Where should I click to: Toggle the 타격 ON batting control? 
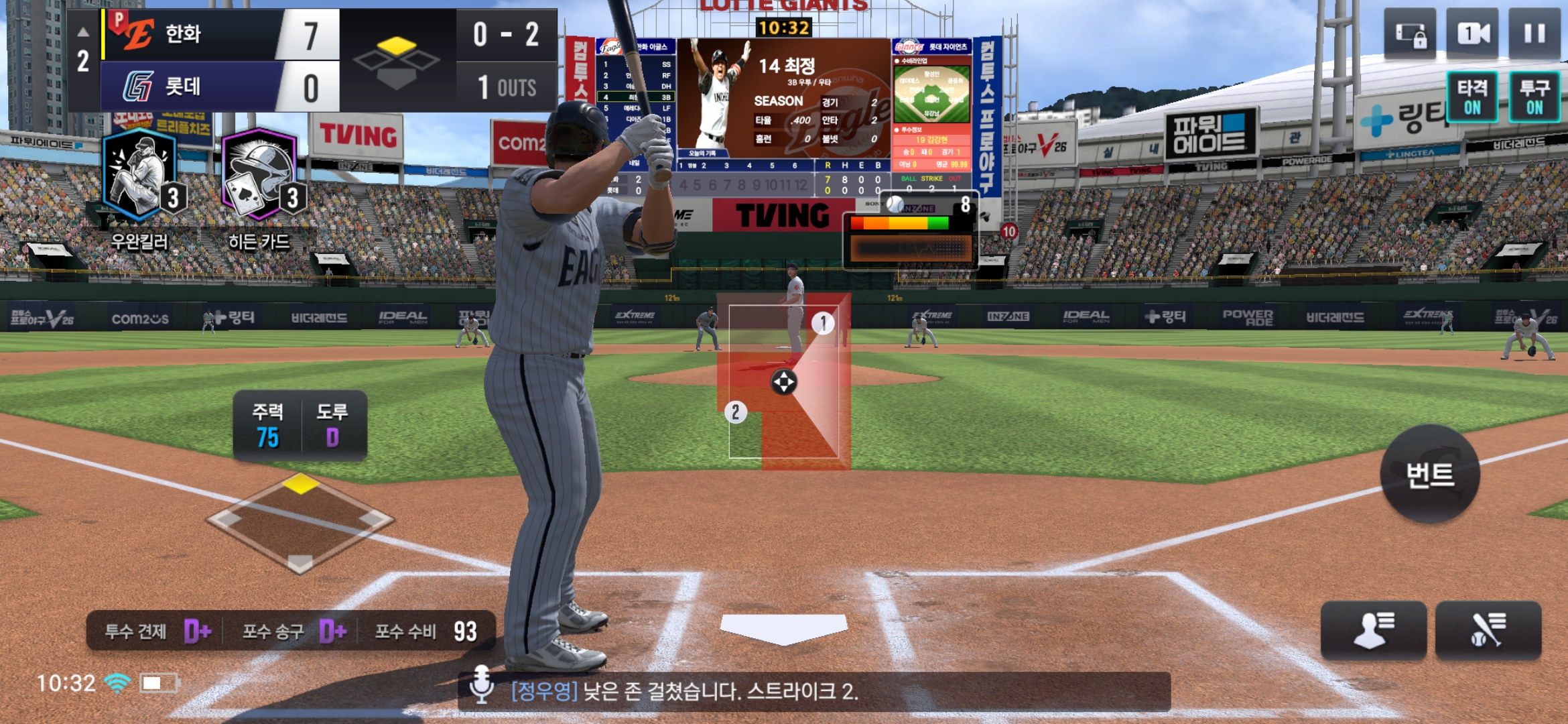pos(1472,98)
